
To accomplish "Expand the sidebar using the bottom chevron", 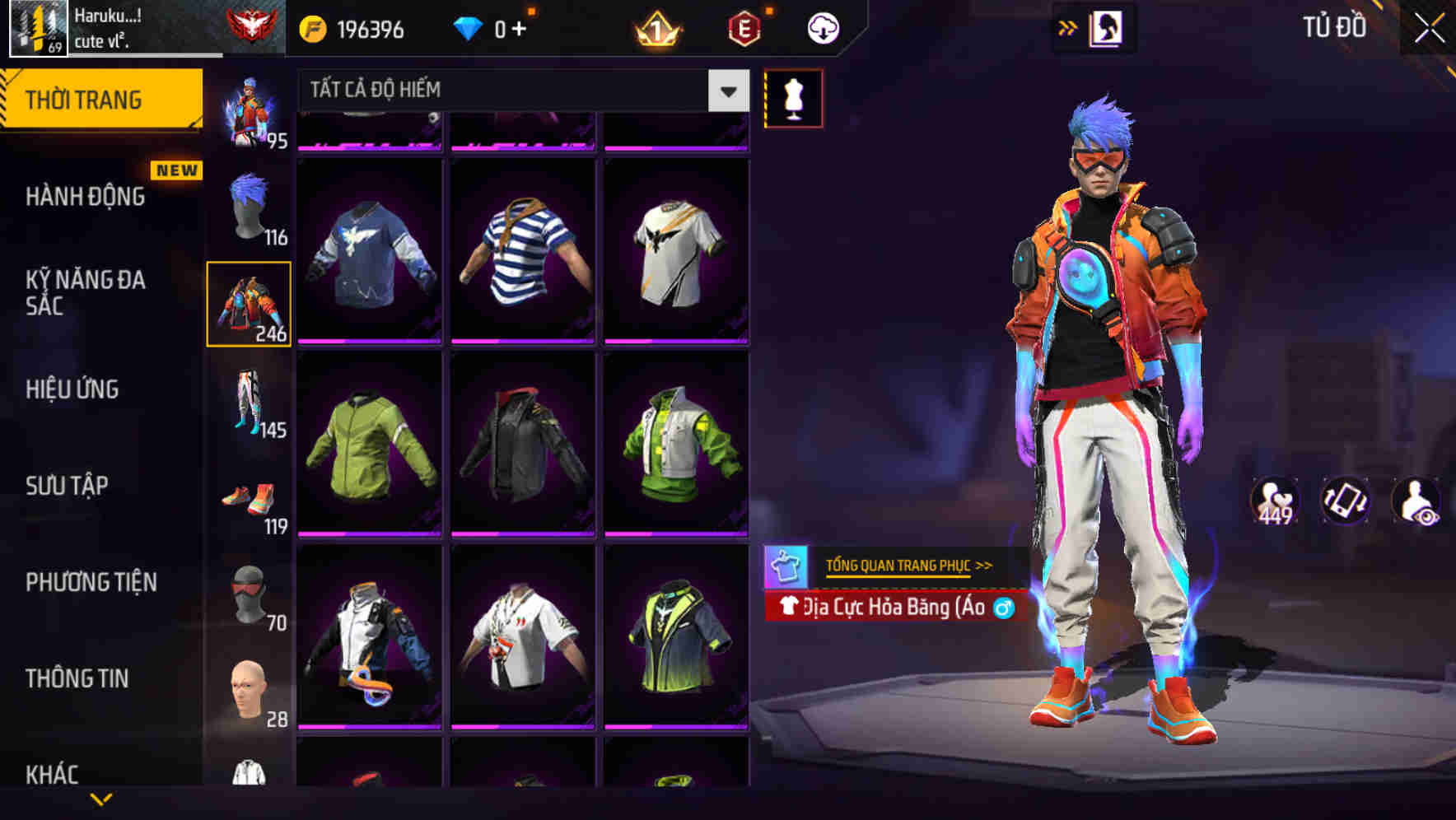I will pos(100,799).
